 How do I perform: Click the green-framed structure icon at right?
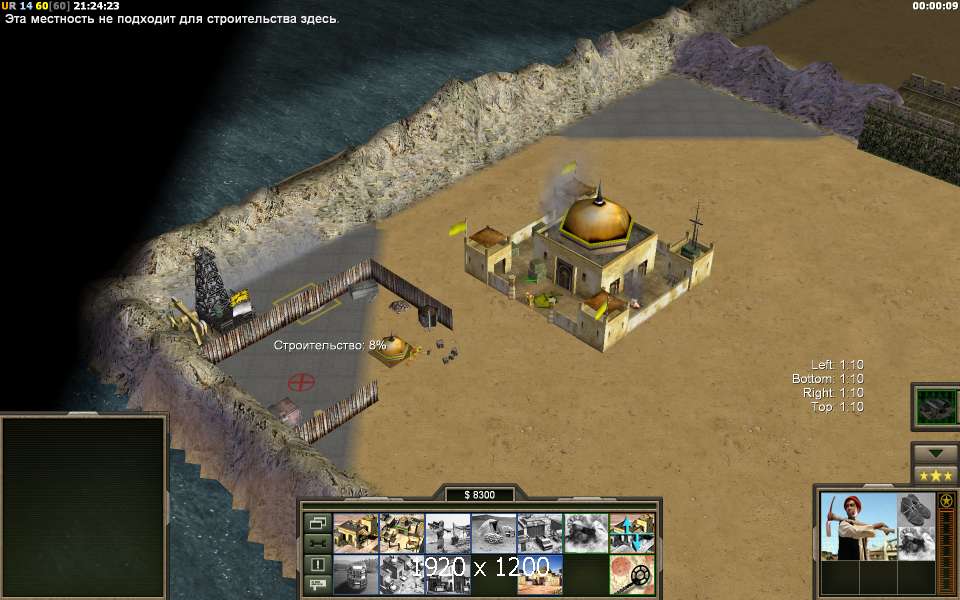coord(936,406)
